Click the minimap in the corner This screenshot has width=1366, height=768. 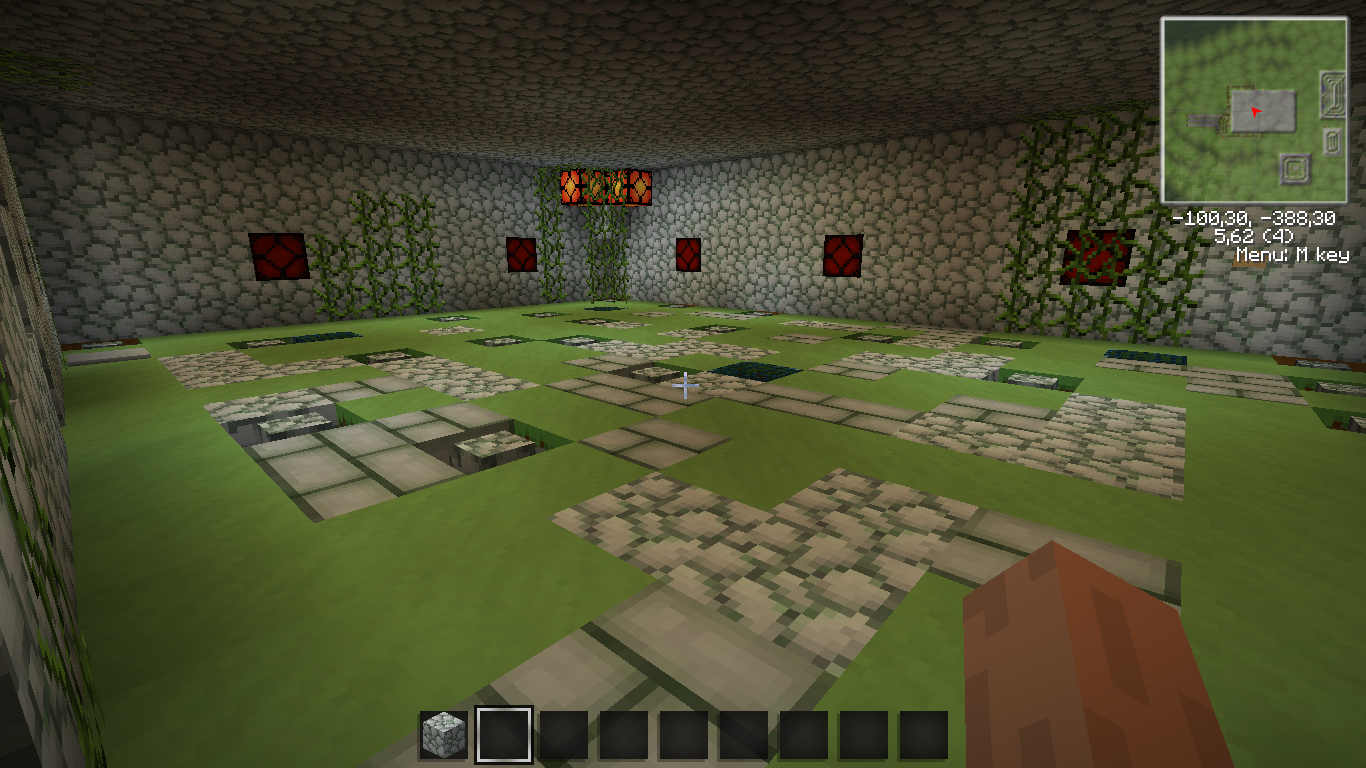[1254, 110]
